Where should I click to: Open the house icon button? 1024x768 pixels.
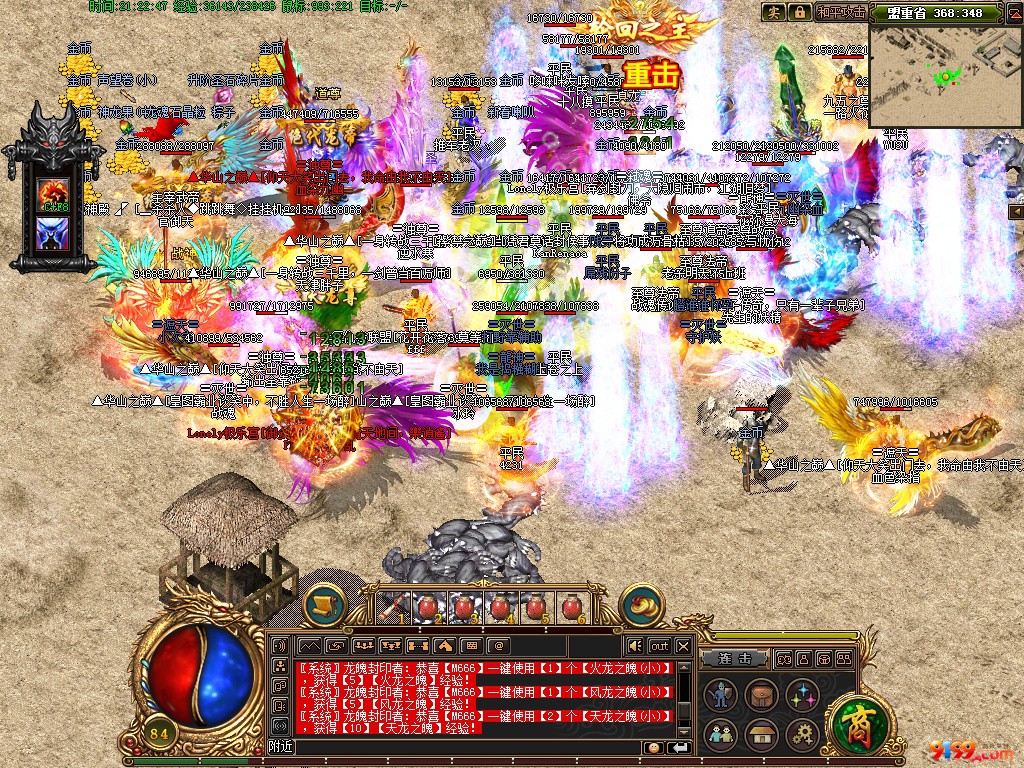tap(760, 735)
